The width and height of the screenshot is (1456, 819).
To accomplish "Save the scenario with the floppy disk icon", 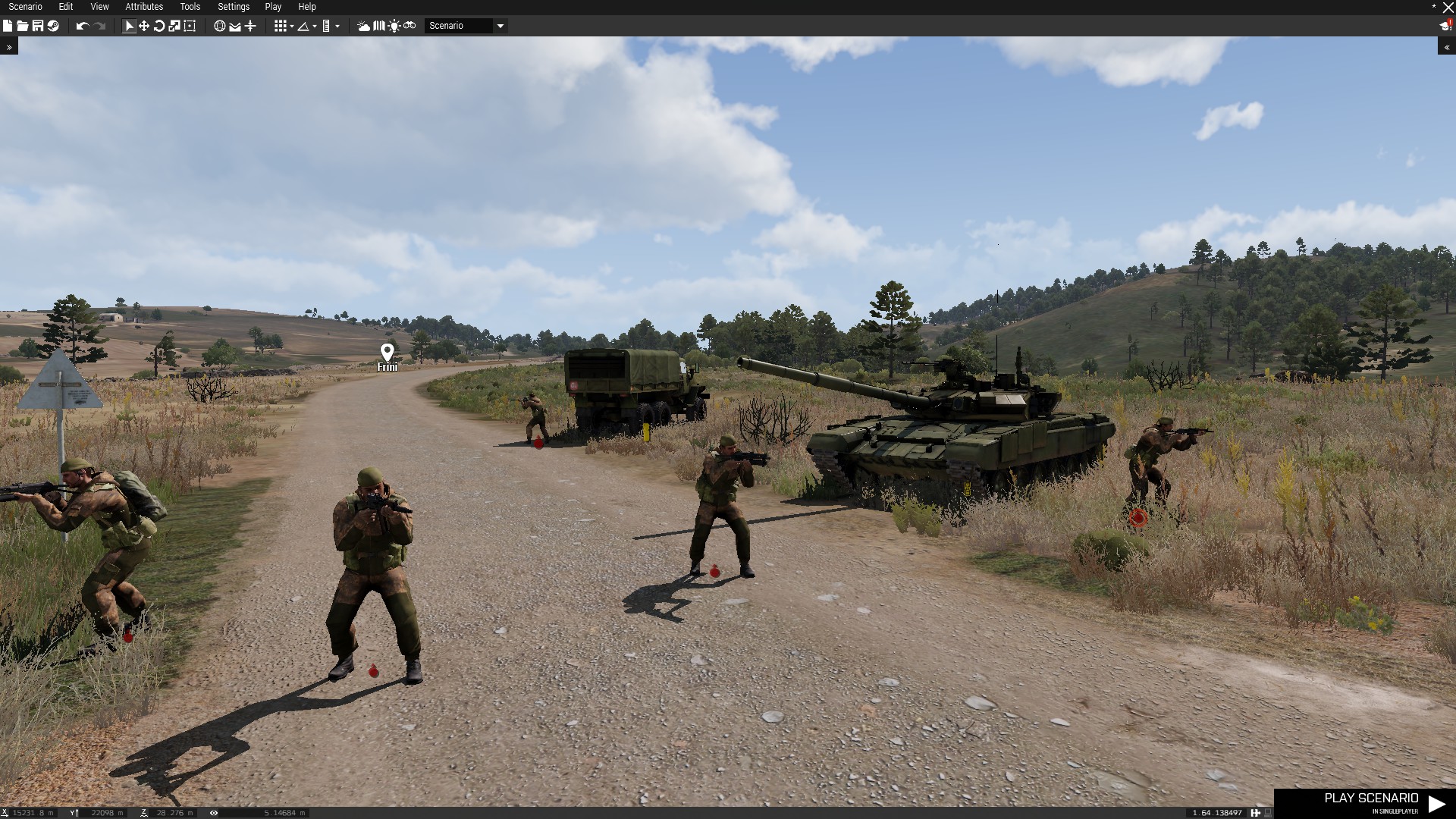I will tap(37, 26).
